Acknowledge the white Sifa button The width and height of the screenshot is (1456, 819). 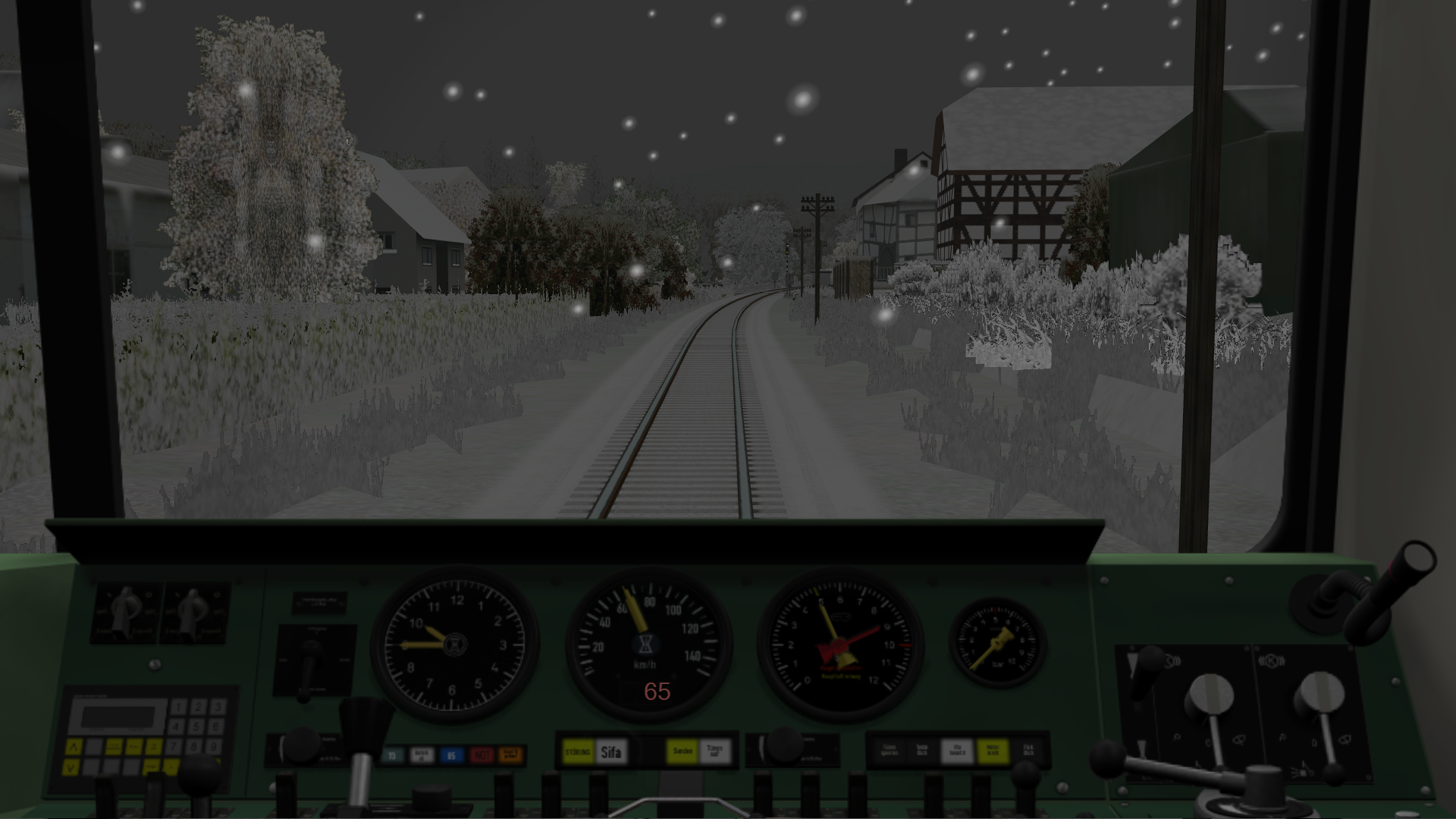tap(610, 752)
